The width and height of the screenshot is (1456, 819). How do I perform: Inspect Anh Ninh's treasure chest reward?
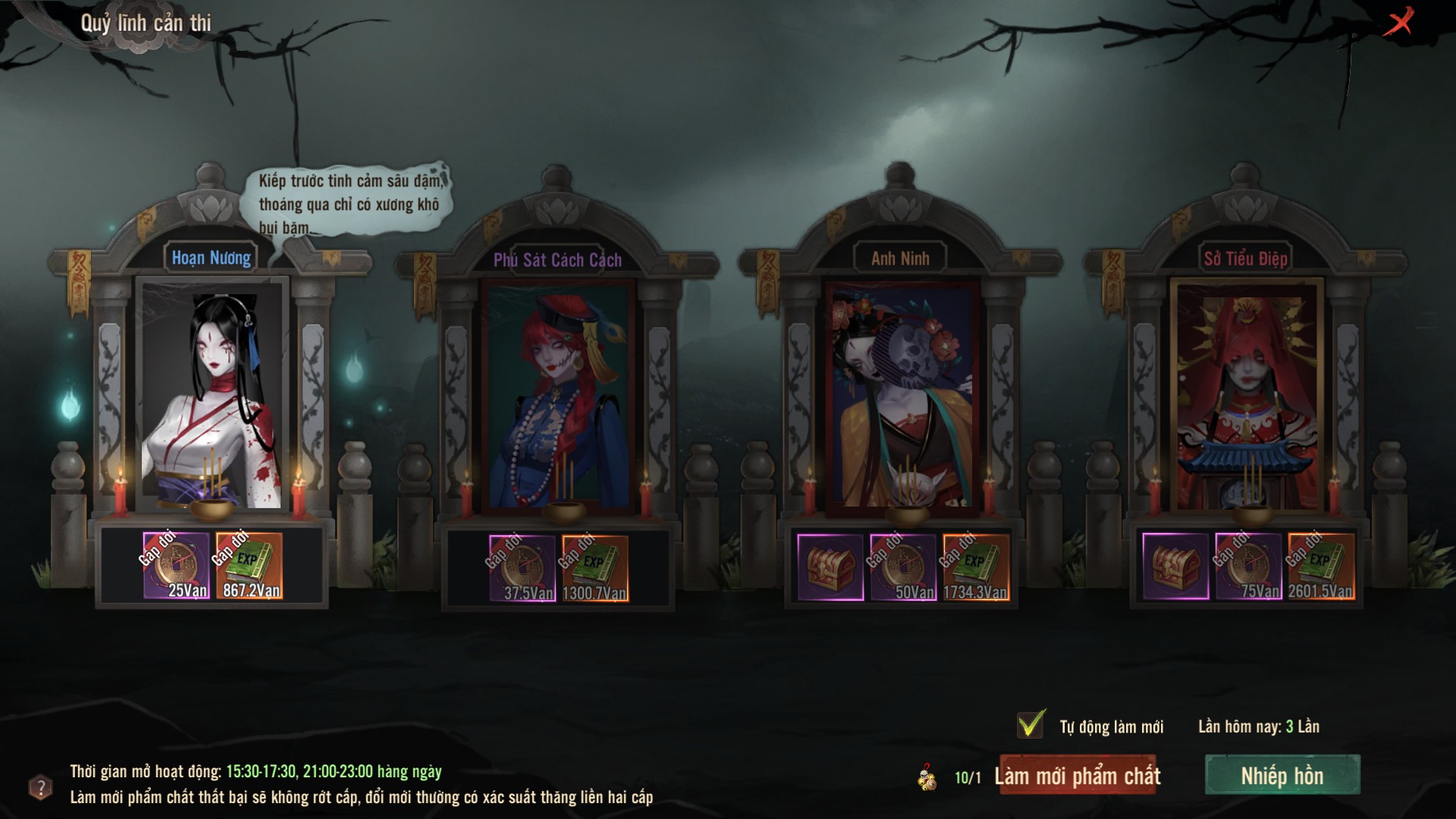click(x=830, y=567)
